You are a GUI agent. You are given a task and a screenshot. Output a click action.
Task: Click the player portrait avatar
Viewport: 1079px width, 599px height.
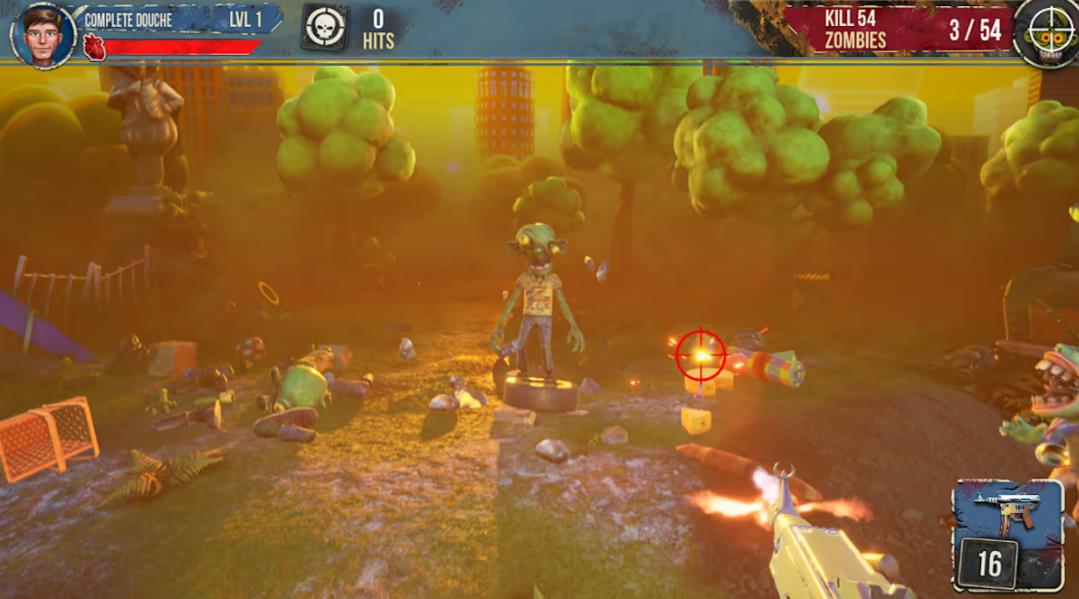(43, 34)
